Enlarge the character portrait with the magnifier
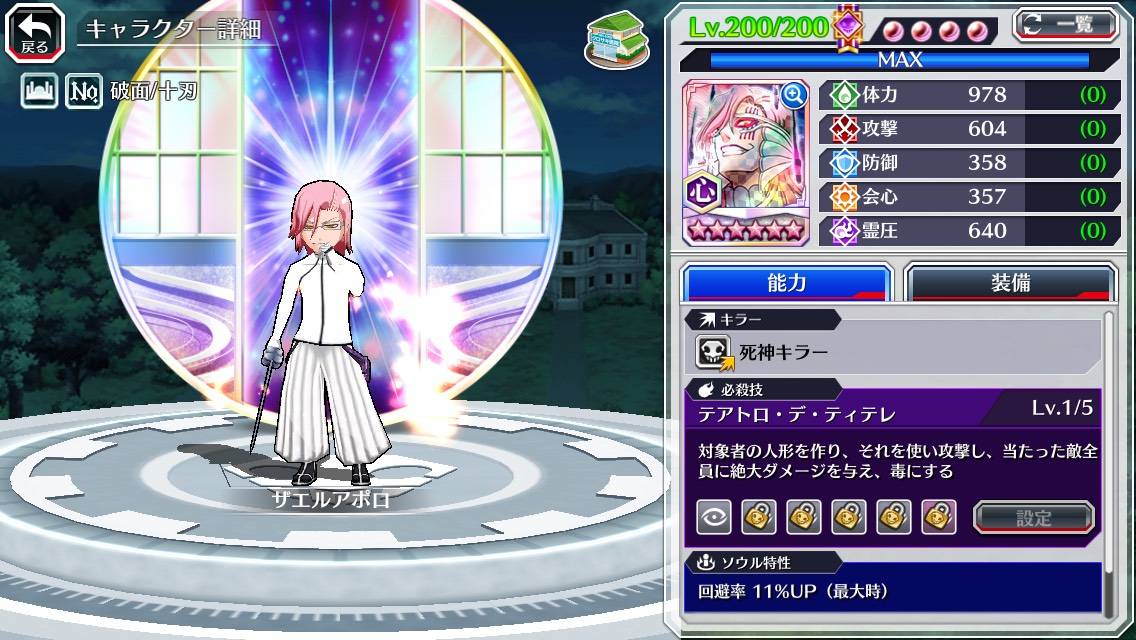Screen dimensions: 1136x640 [794, 95]
